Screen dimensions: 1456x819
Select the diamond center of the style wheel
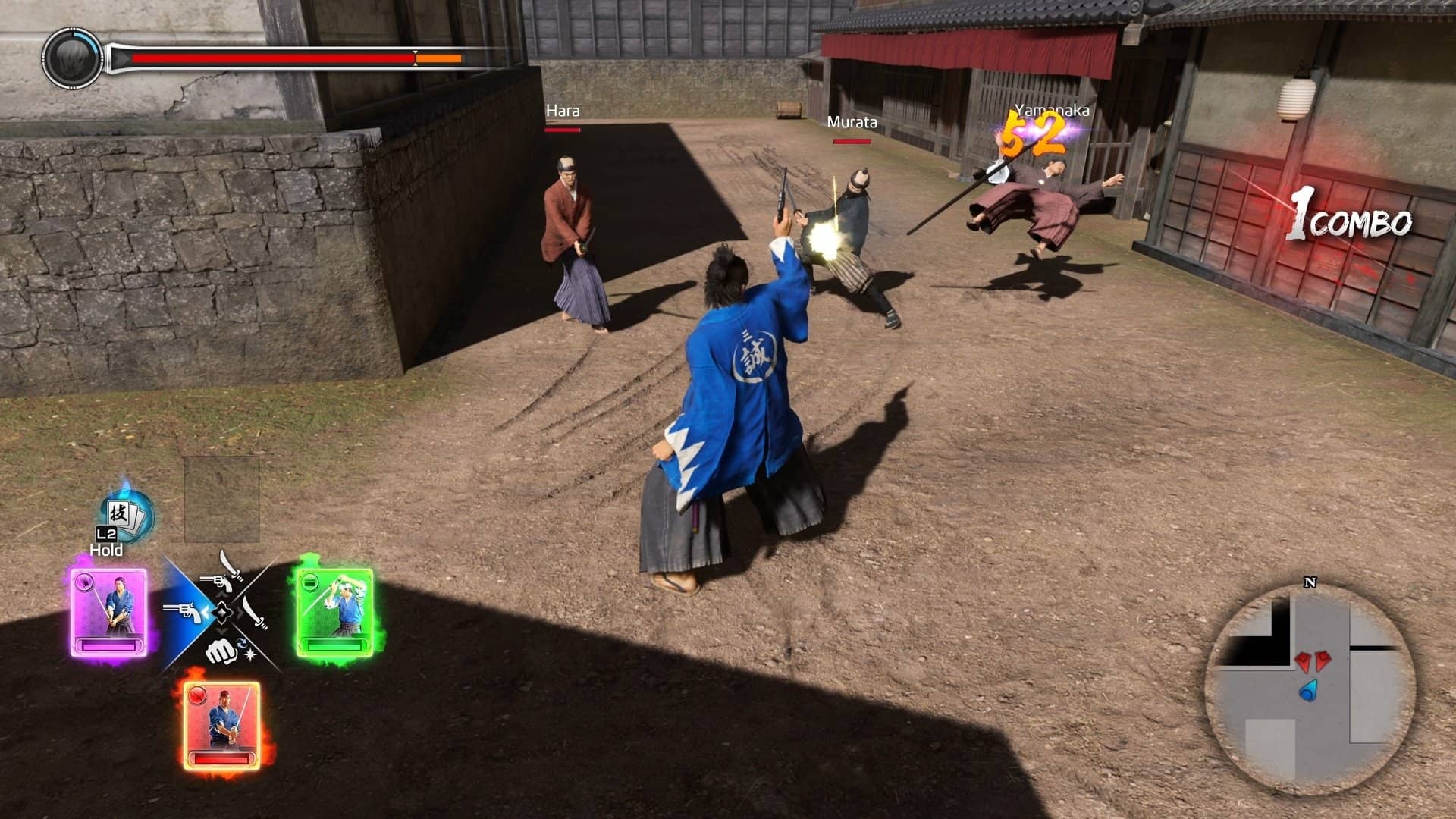tap(221, 613)
